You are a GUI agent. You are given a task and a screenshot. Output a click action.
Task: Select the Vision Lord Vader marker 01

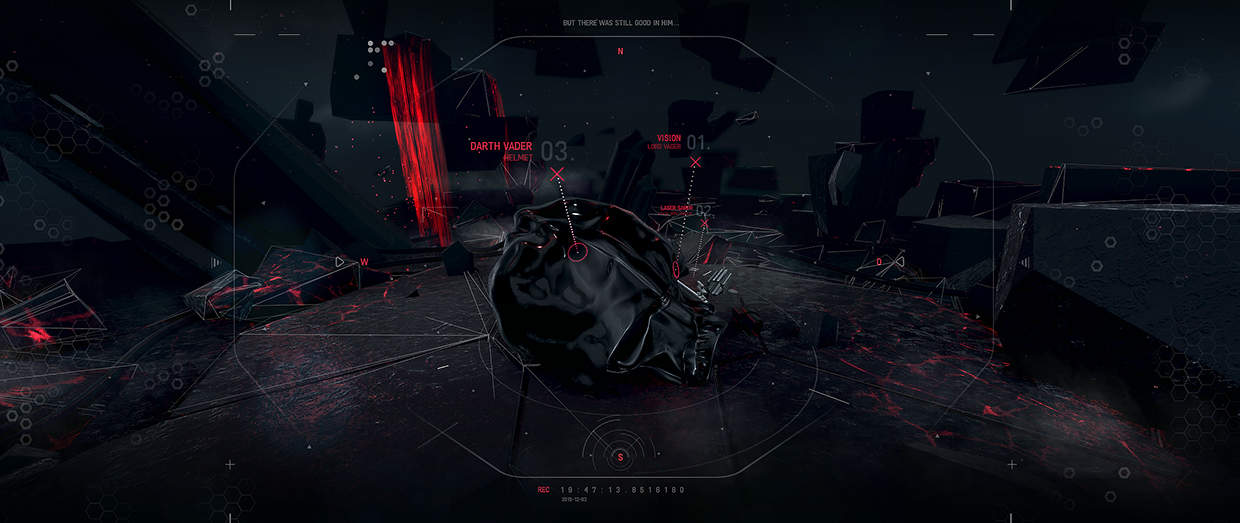(695, 161)
